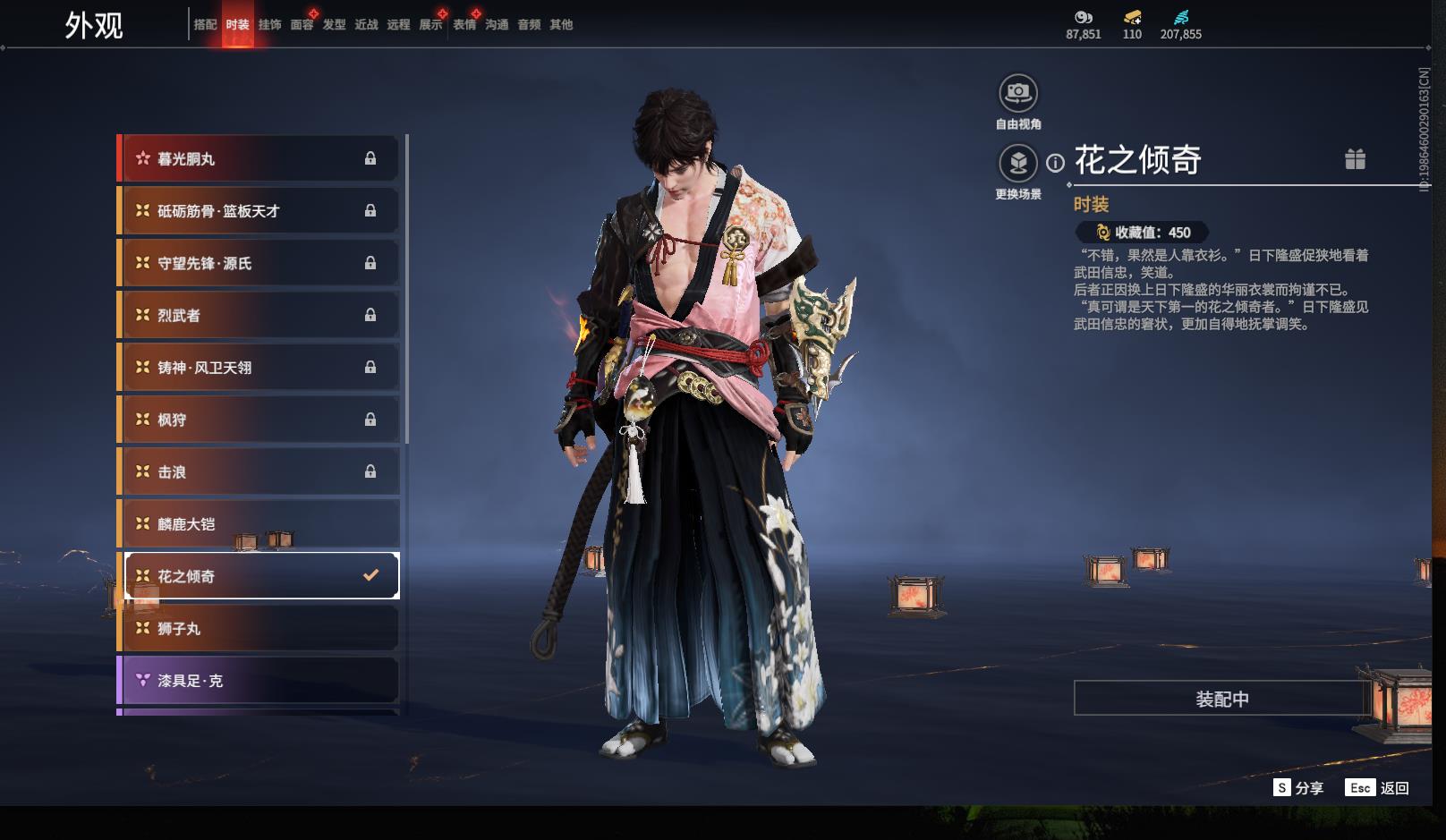The width and height of the screenshot is (1446, 840).
Task: Open the 其他 tab
Action: click(561, 25)
